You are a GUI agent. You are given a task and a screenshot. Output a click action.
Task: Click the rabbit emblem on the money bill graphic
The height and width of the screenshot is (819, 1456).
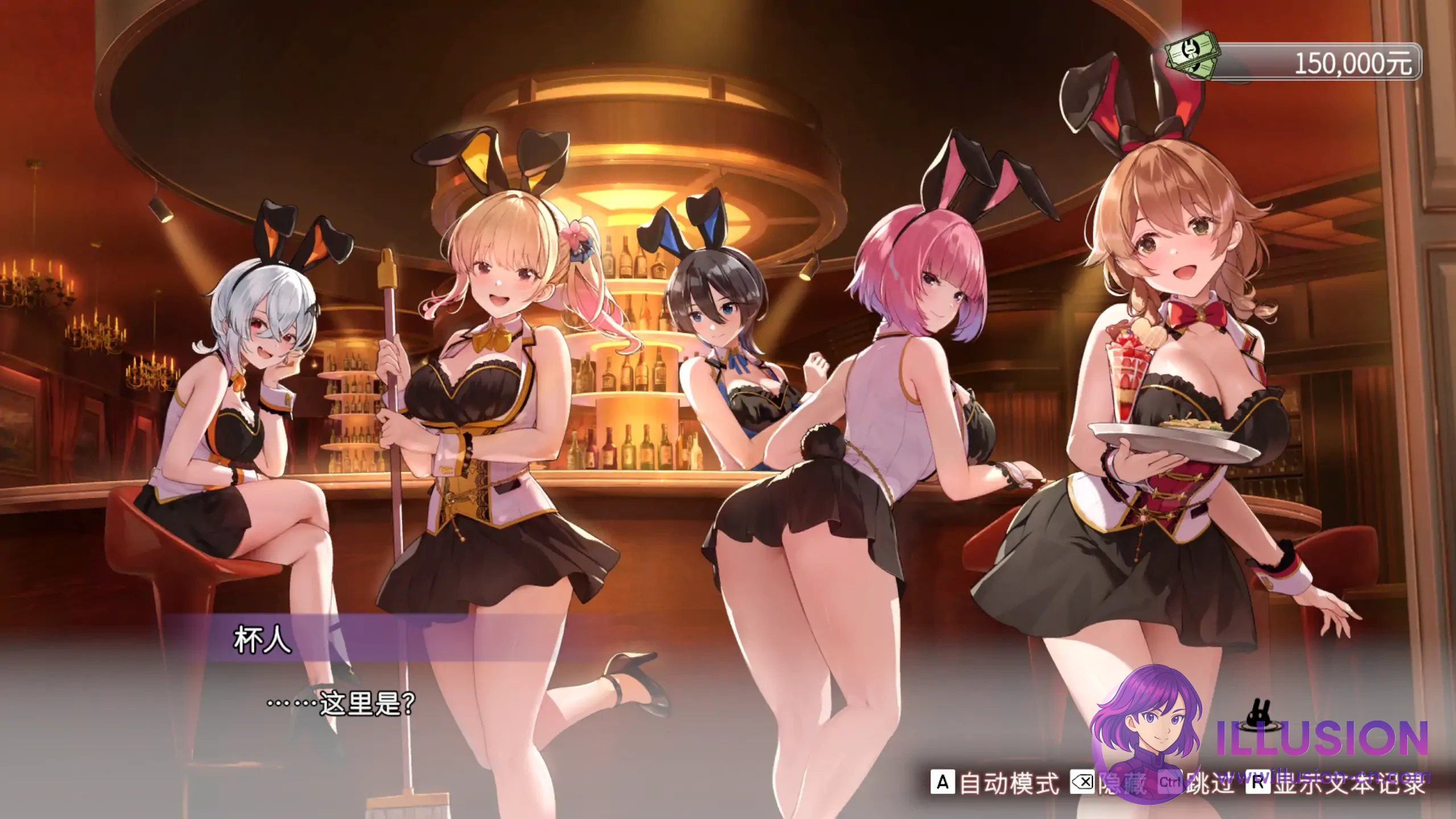1190,50
